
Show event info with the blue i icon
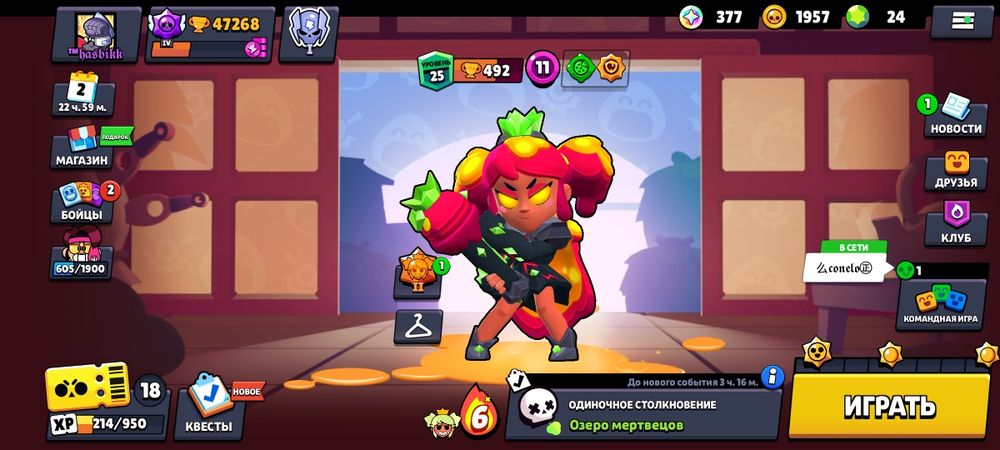click(x=771, y=377)
